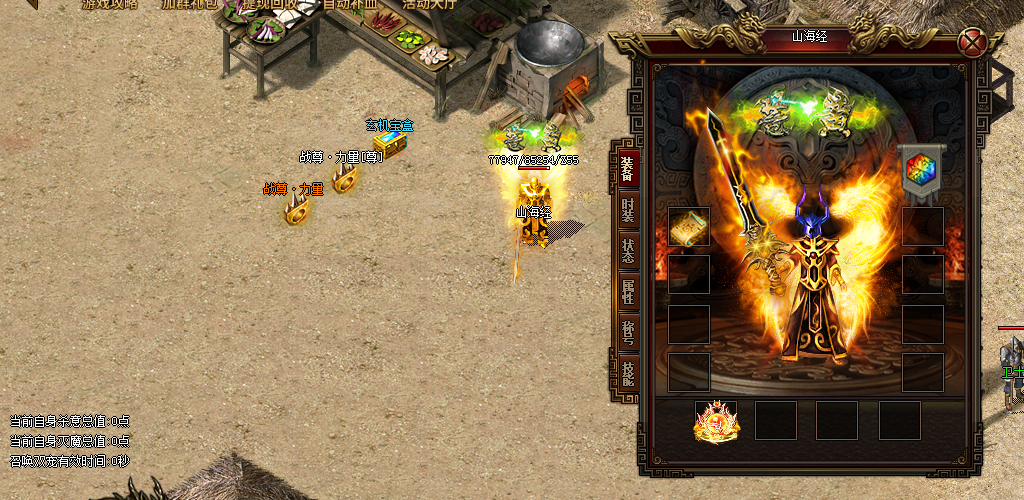
Task: Select the flaming crown medal slot
Action: pos(716,421)
